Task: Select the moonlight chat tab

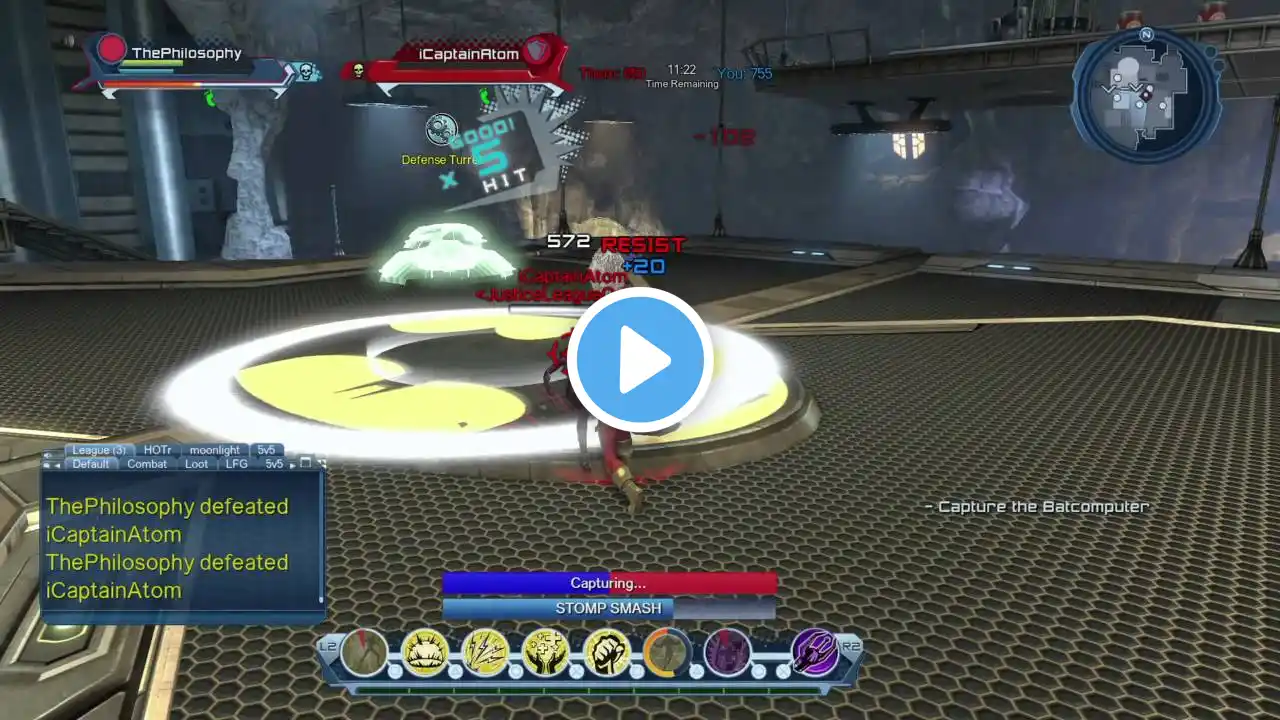Action: (x=214, y=450)
